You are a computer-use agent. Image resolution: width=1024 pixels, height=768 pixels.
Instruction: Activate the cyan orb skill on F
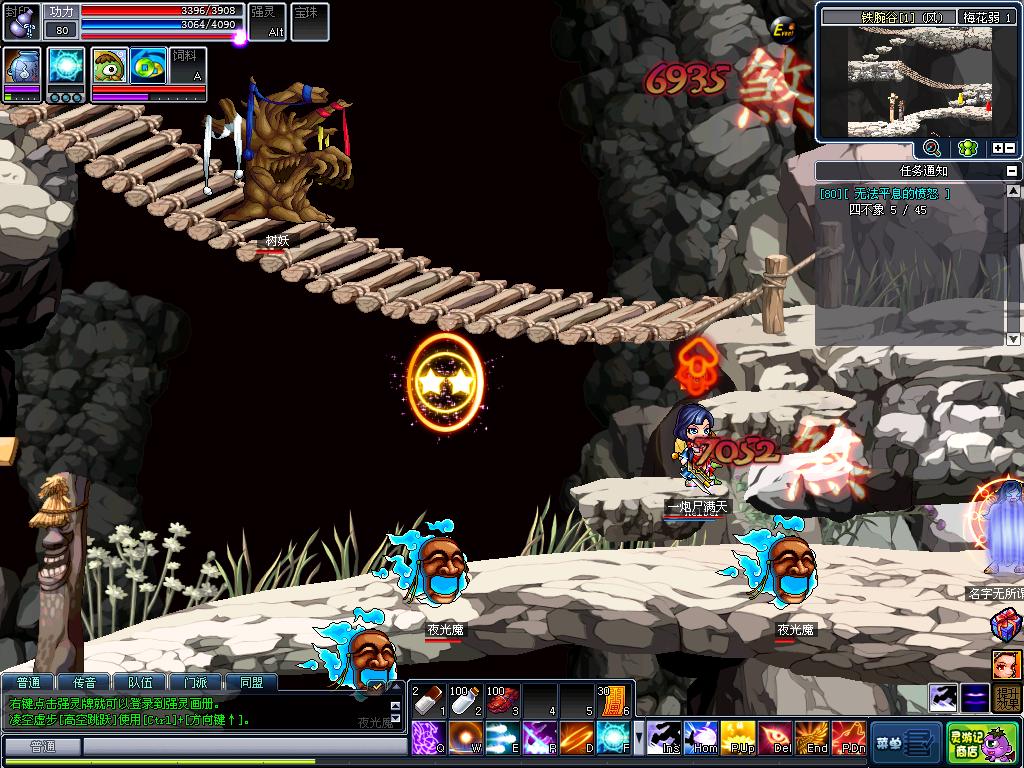[x=612, y=738]
